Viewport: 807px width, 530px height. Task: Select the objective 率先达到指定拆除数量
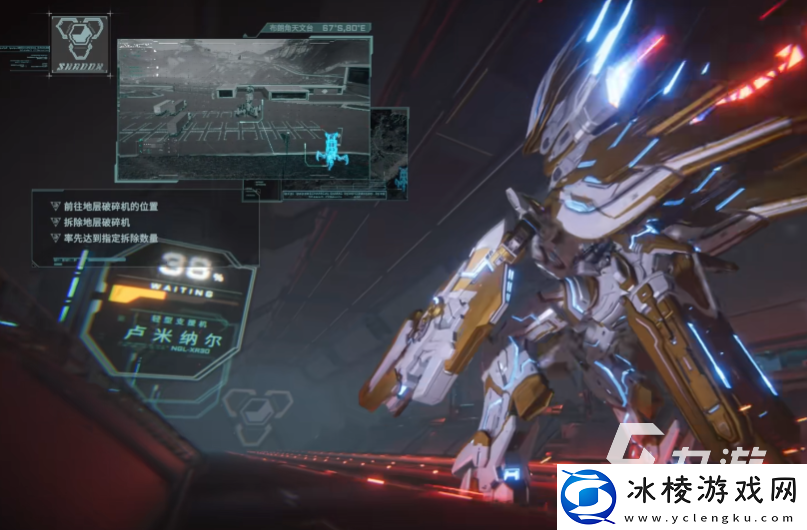110,238
